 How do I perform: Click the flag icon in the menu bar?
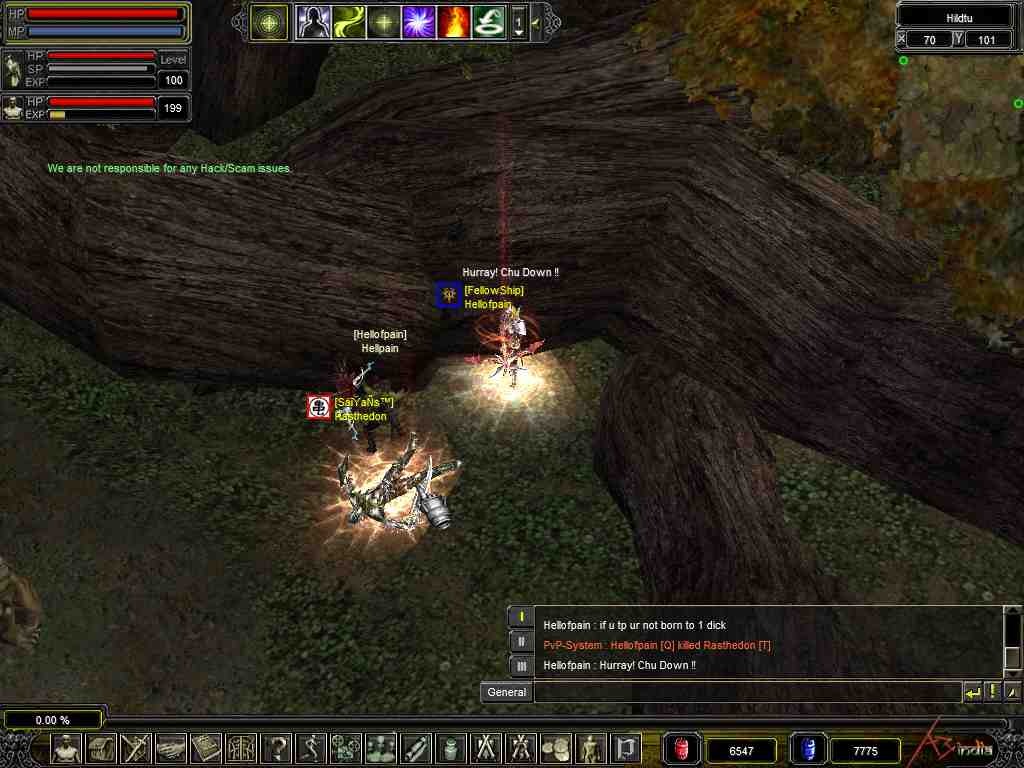626,747
